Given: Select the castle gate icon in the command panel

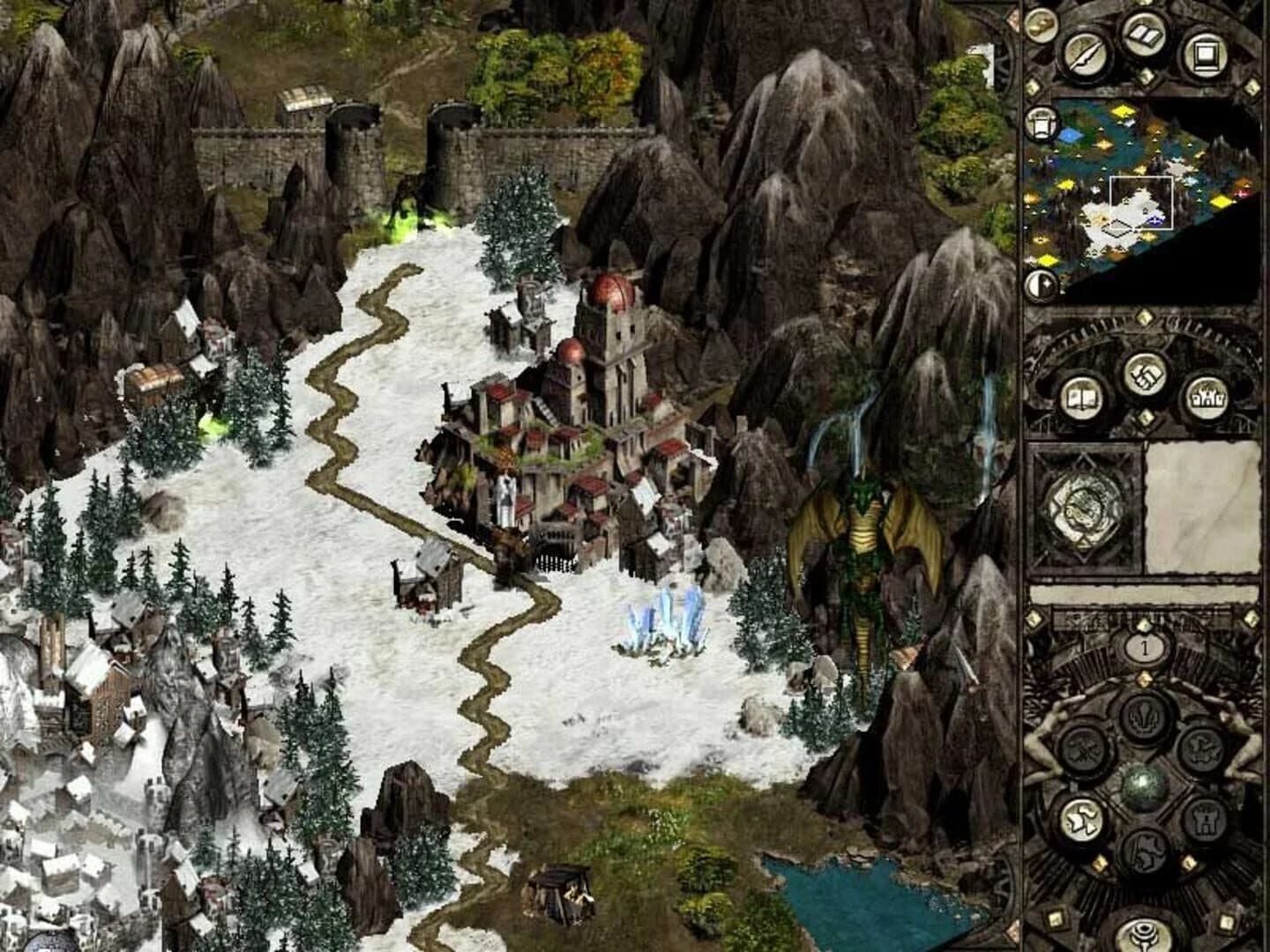Looking at the screenshot, I should coord(1206,821).
